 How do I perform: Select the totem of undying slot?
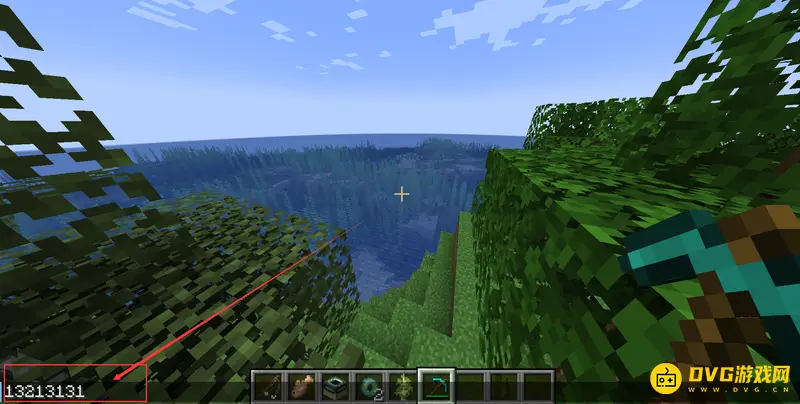[x=403, y=387]
